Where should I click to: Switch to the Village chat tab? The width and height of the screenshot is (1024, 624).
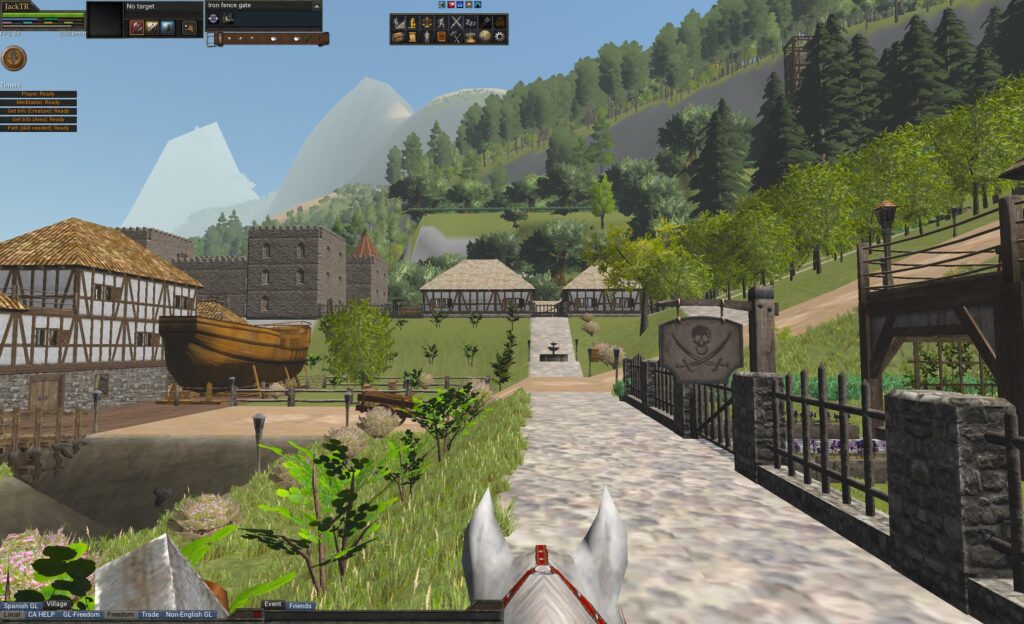click(57, 604)
